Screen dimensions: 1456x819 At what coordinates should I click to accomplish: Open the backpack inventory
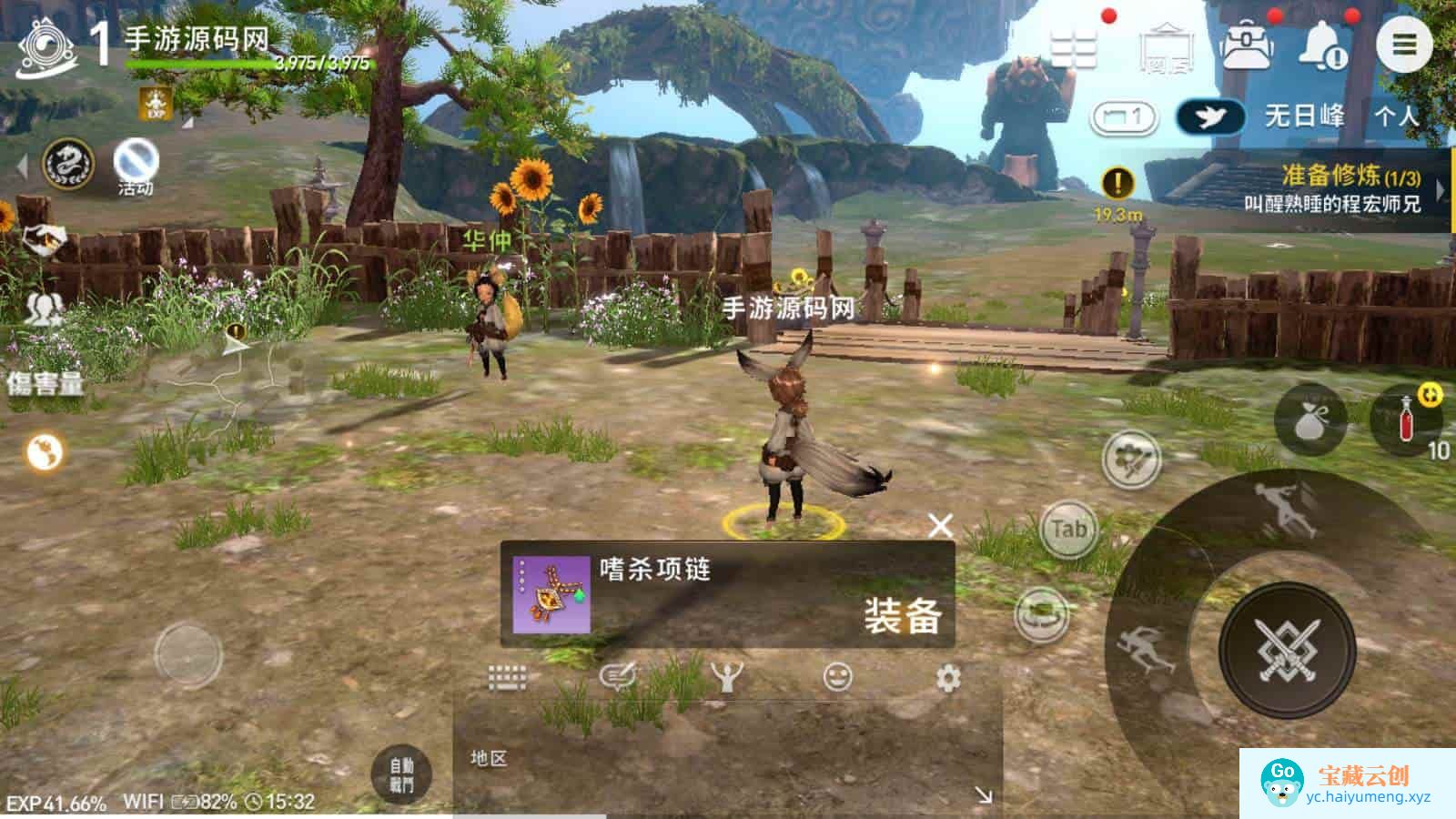[x=1247, y=45]
